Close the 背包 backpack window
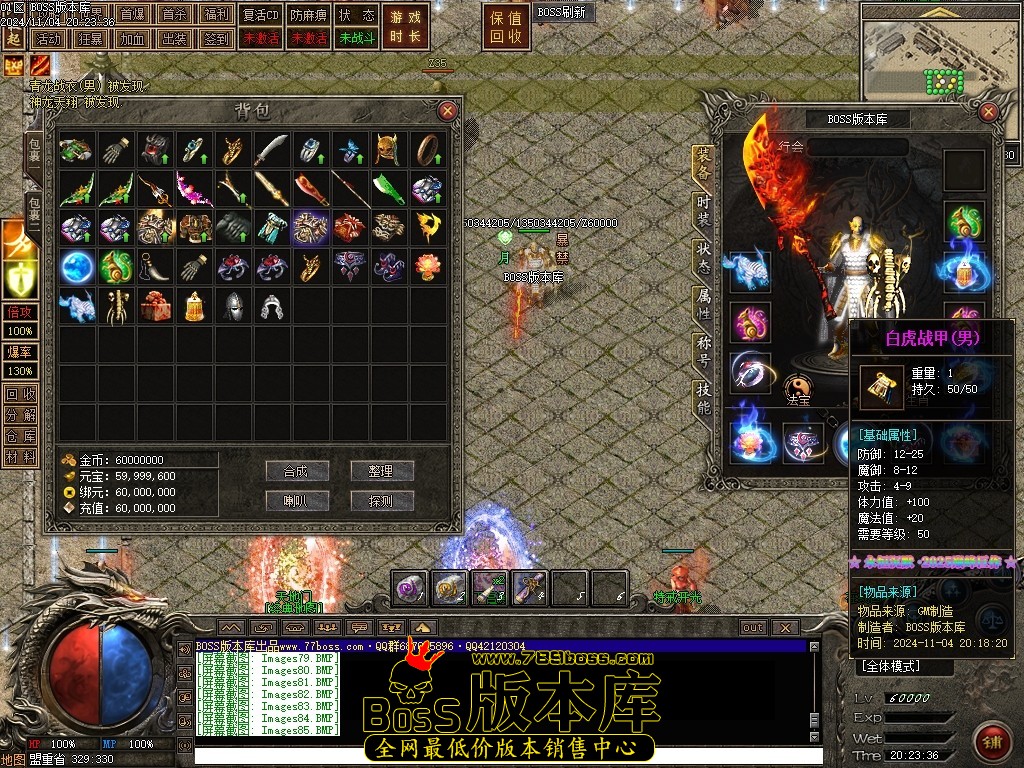Image resolution: width=1024 pixels, height=768 pixels. pyautogui.click(x=448, y=111)
